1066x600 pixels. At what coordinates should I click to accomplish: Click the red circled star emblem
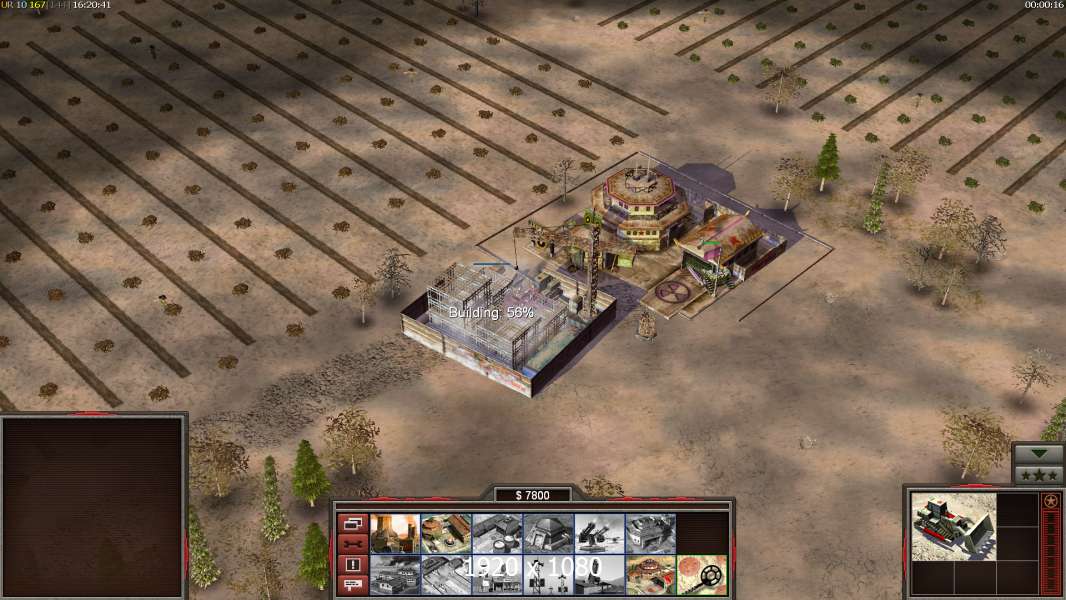click(1051, 501)
